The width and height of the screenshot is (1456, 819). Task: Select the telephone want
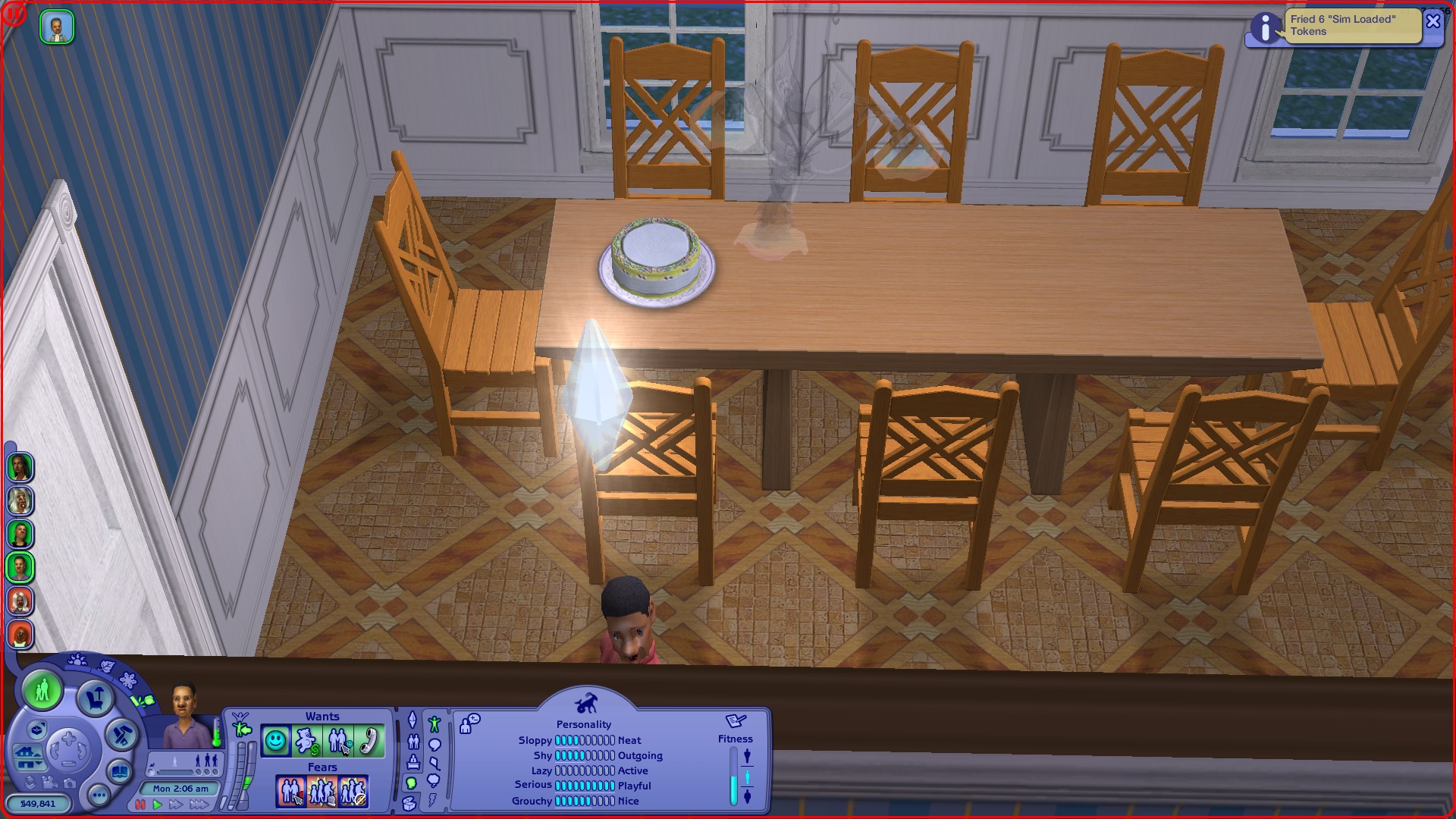click(369, 741)
